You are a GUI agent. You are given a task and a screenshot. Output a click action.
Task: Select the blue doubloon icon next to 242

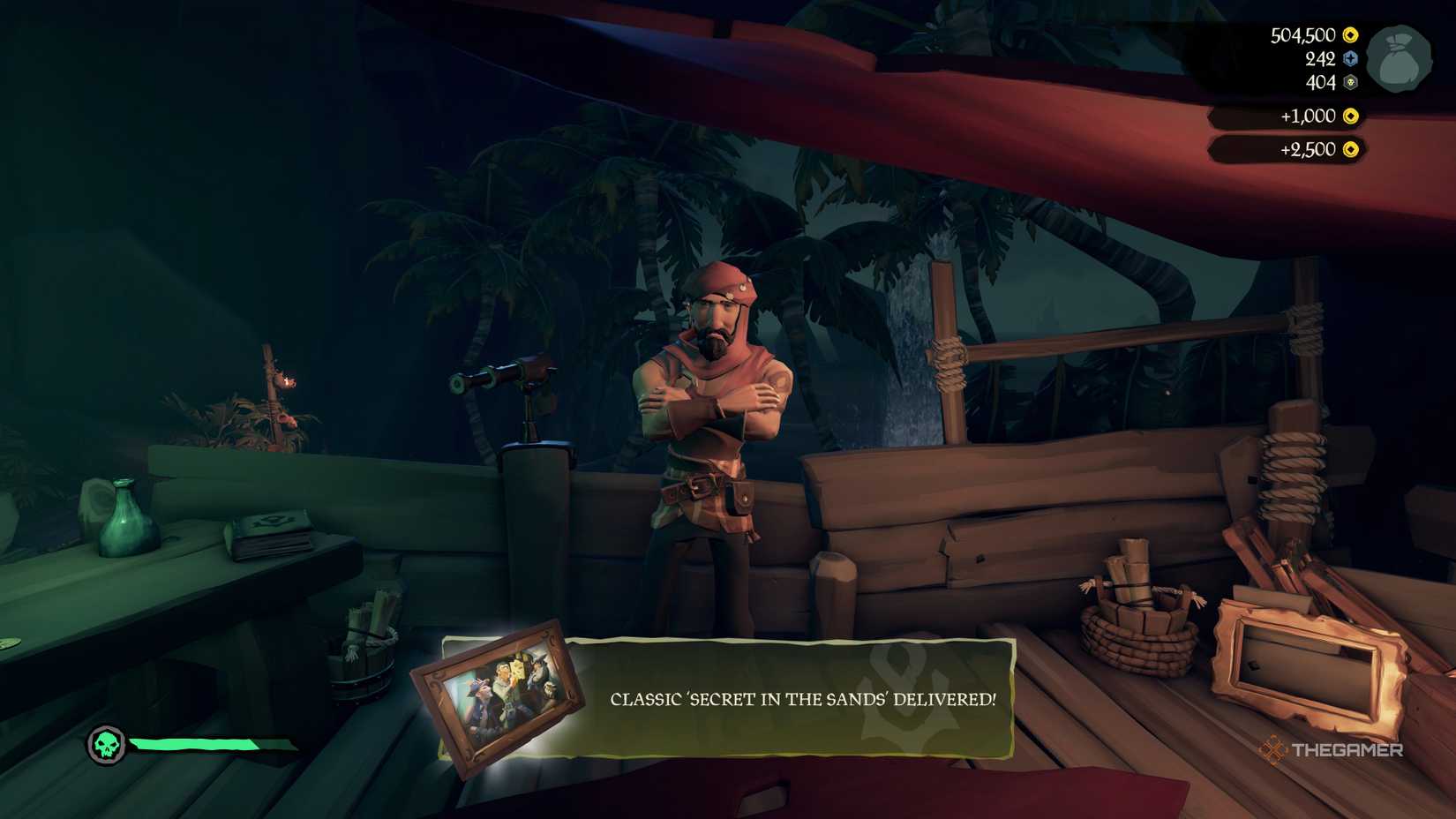pyautogui.click(x=1350, y=59)
